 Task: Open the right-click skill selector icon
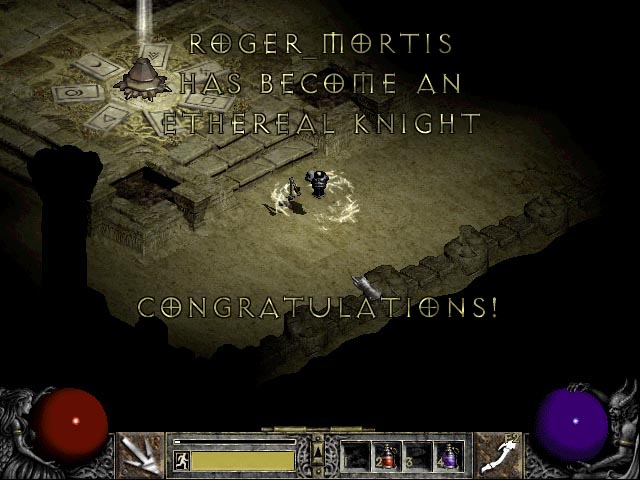click(496, 454)
